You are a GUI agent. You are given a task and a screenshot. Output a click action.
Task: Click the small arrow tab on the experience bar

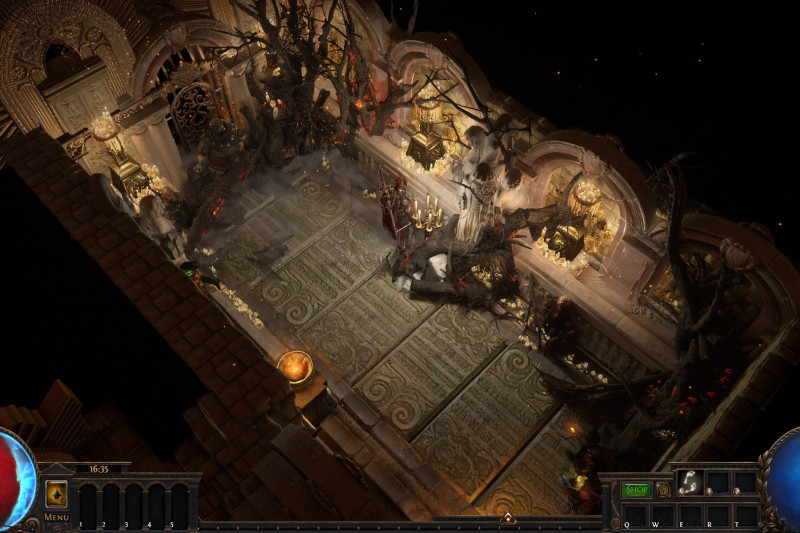507,517
